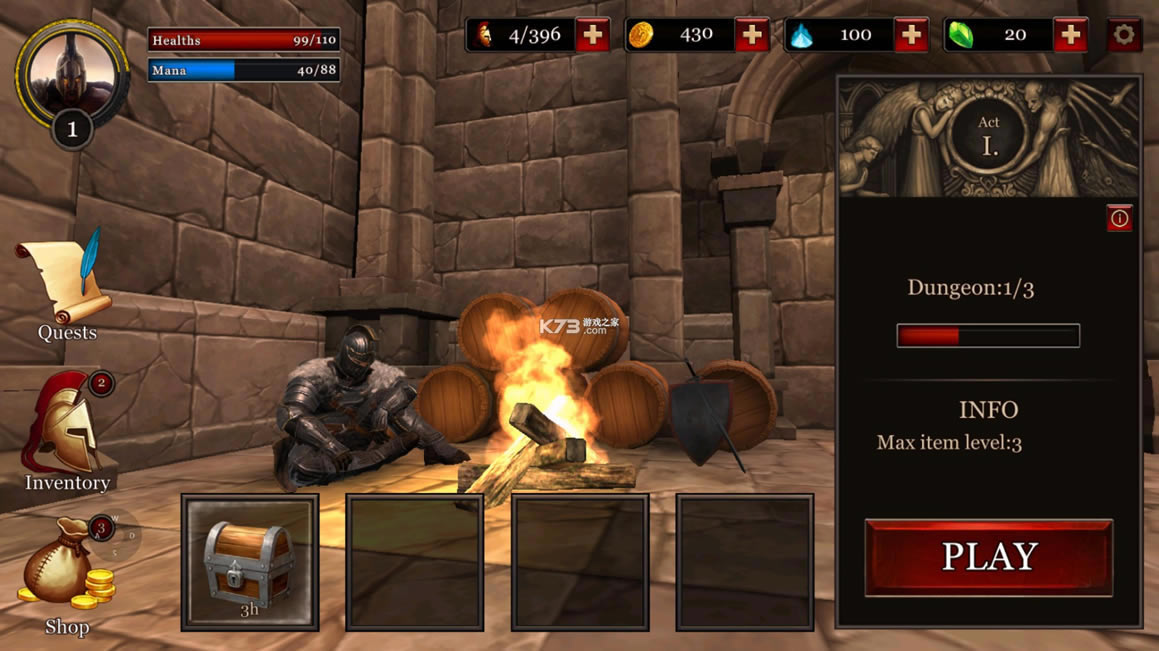
Task: Add more gold coins with the plus button
Action: (751, 35)
